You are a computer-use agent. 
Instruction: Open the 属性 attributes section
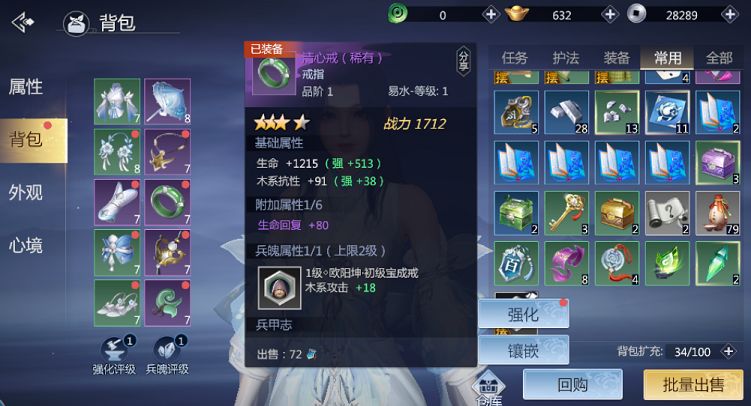(26, 86)
